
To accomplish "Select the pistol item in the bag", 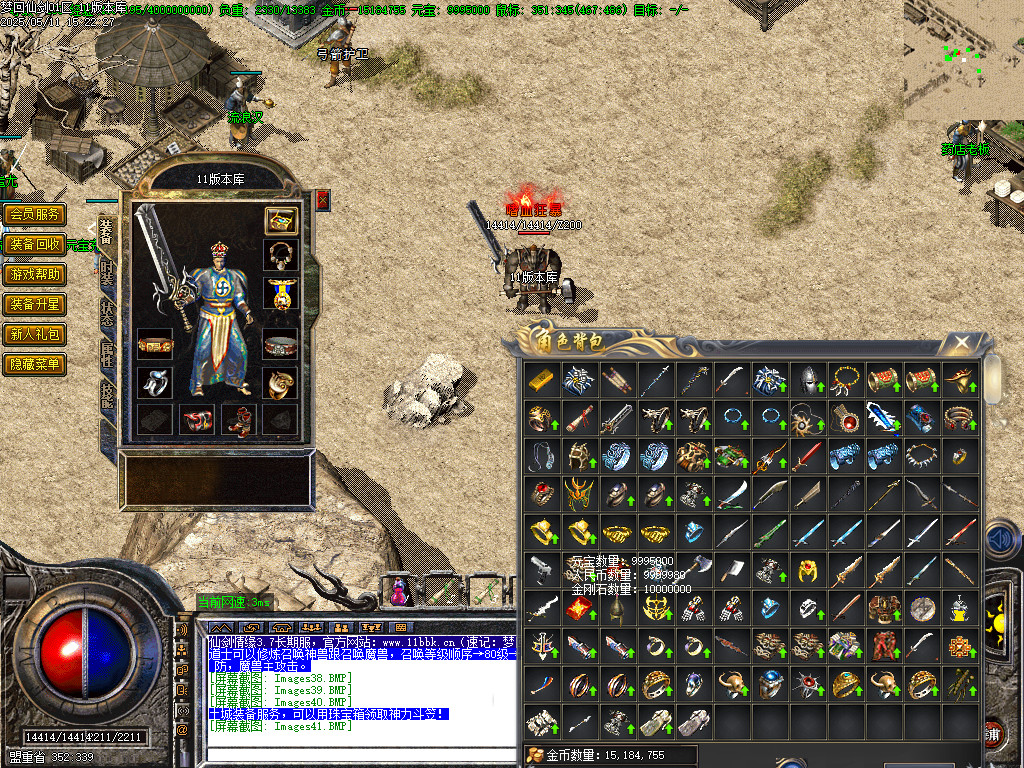I will pyautogui.click(x=542, y=570).
